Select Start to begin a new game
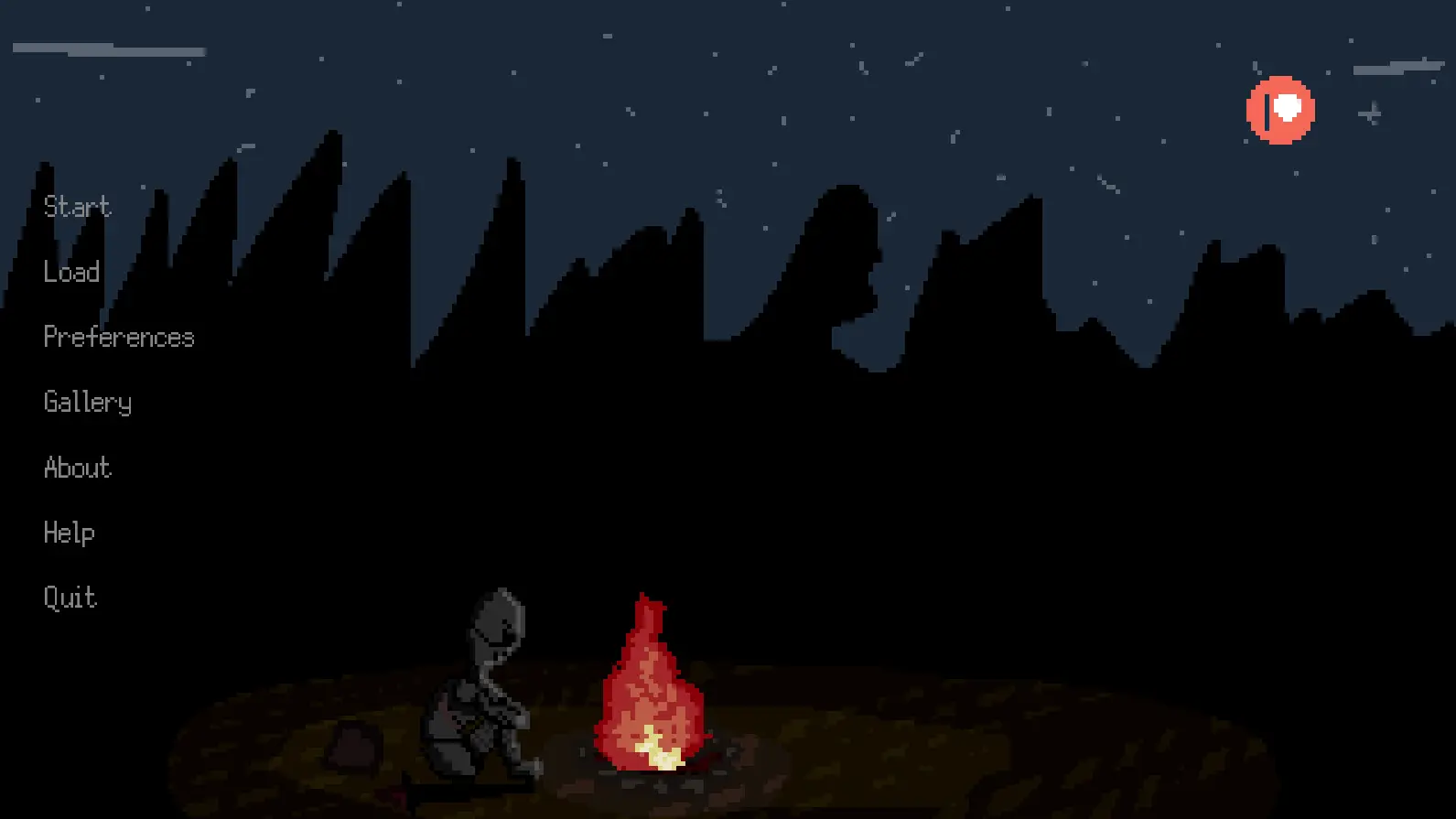This screenshot has width=1456, height=819. 77,207
